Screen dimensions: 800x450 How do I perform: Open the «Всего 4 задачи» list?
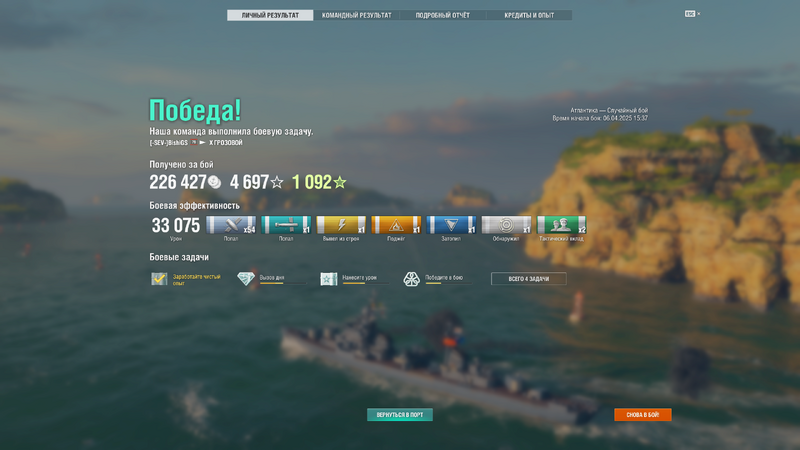tap(528, 279)
